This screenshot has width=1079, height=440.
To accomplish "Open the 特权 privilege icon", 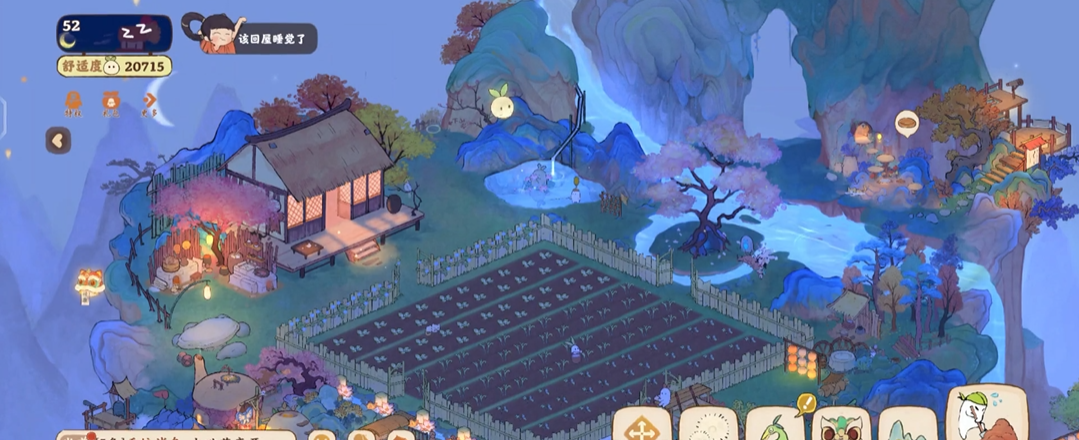I will click(x=74, y=102).
